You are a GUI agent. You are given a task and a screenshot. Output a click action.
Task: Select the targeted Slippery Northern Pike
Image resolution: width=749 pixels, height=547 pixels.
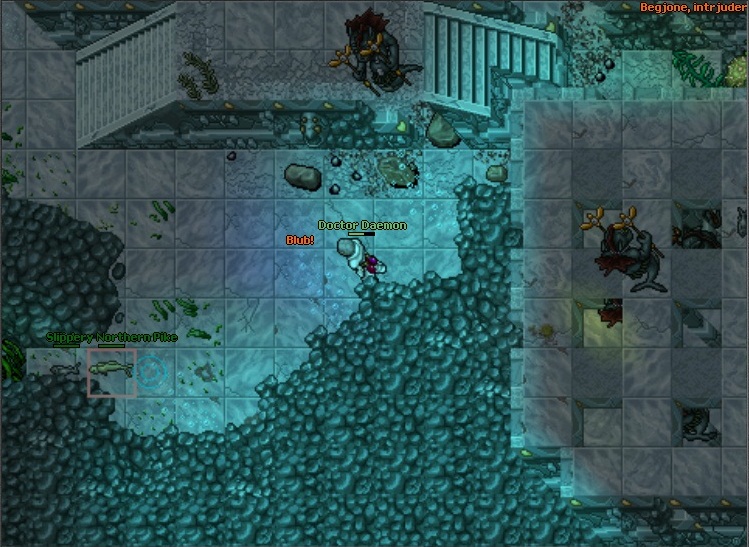tap(111, 371)
